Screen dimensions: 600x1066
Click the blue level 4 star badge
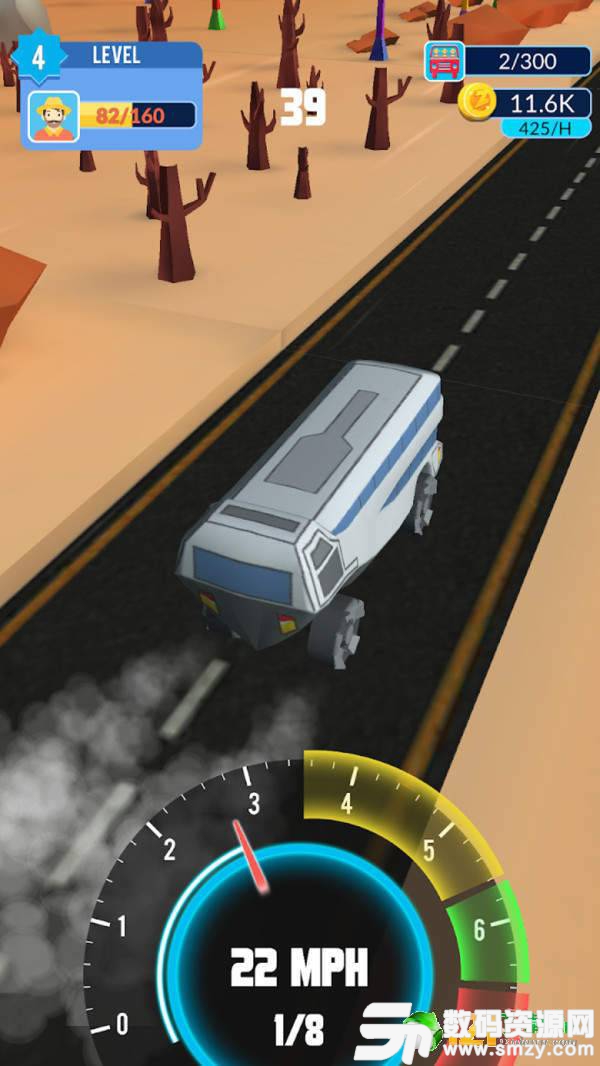click(38, 56)
